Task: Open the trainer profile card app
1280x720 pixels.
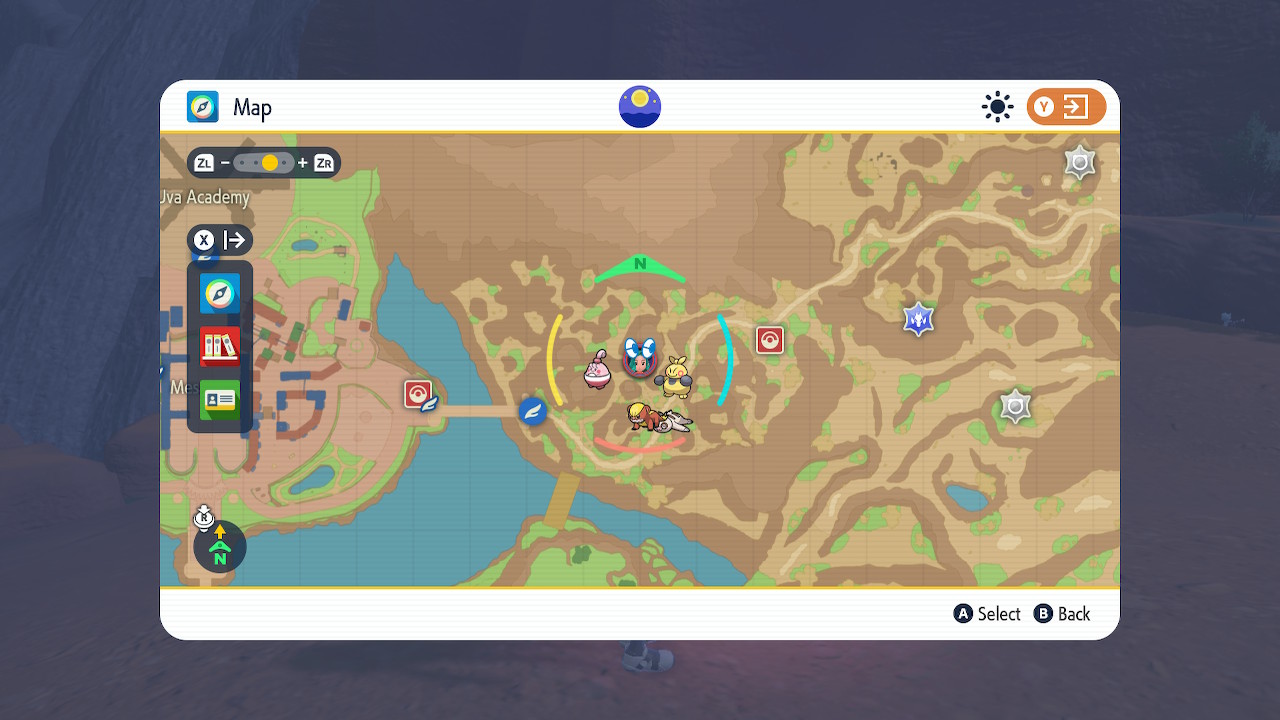Action: 220,399
